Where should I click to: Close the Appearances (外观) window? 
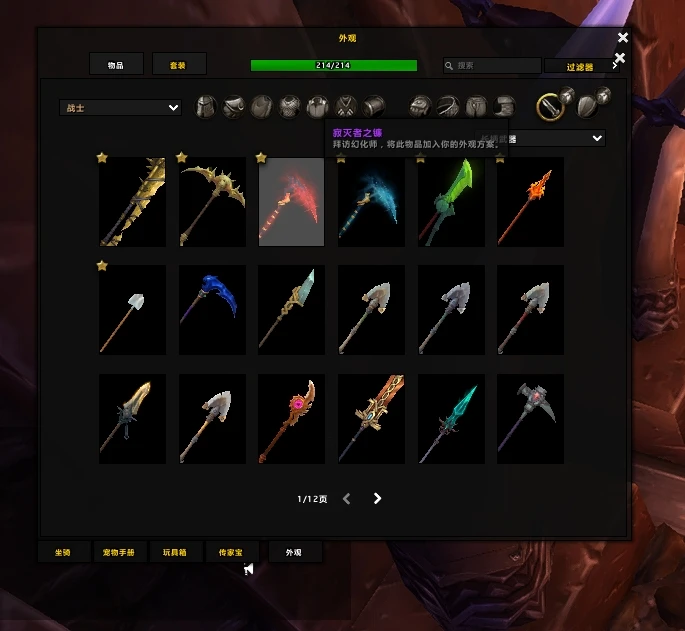click(623, 38)
